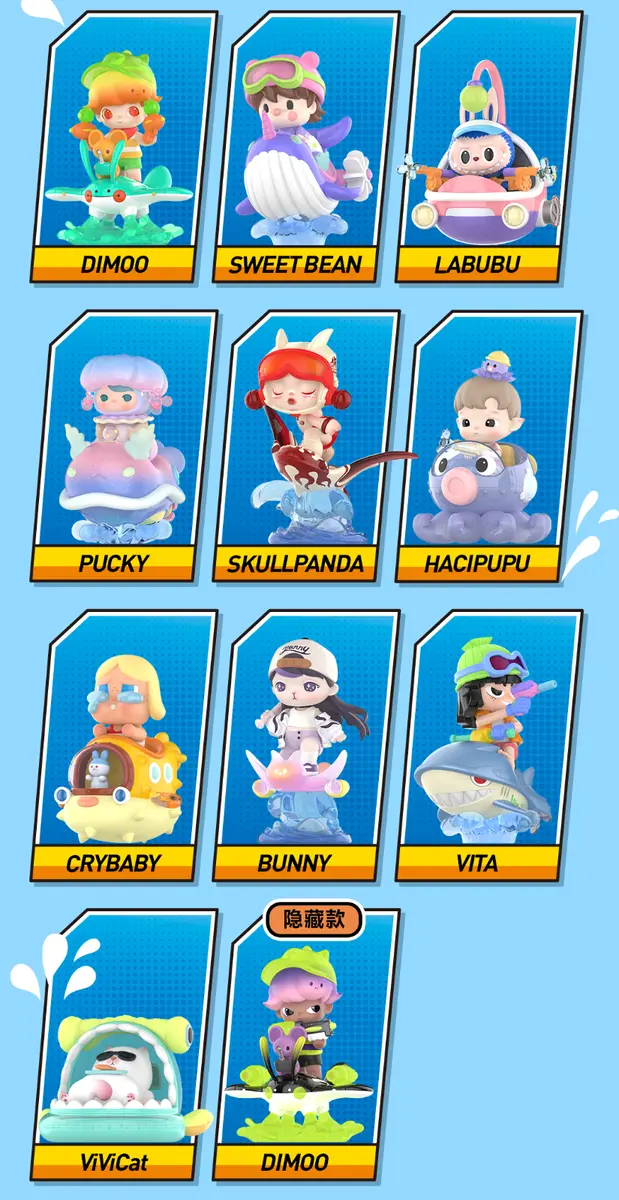Choose the VITA shark card
The image size is (619, 1200).
click(x=490, y=745)
